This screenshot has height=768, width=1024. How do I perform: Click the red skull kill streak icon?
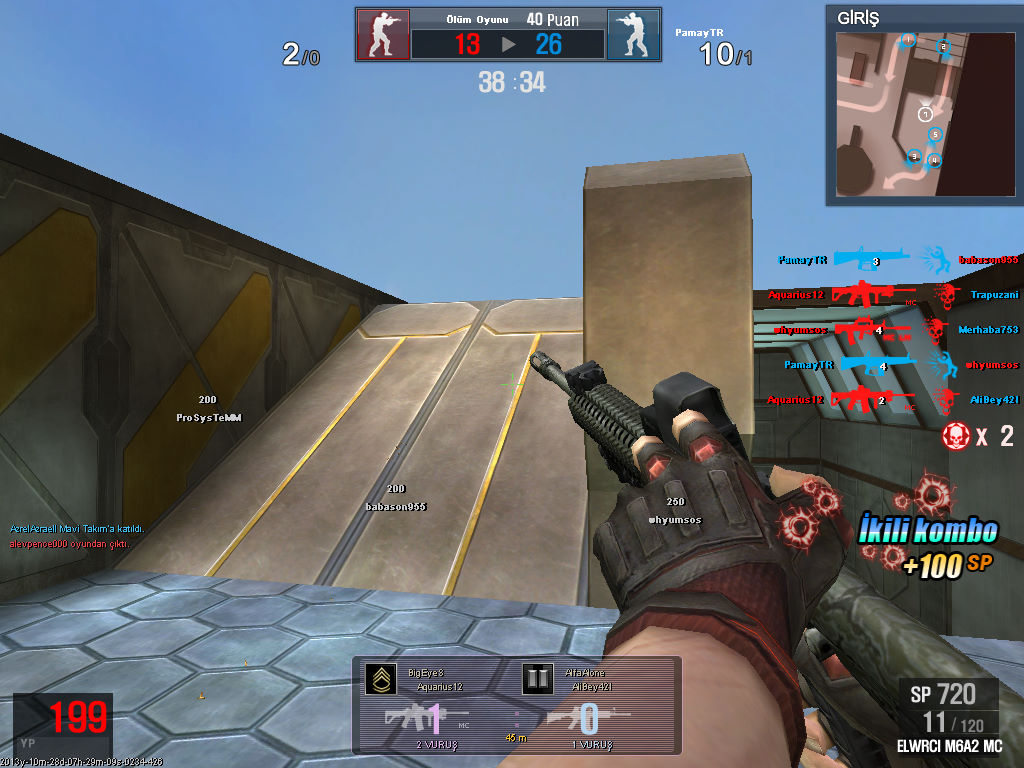pyautogui.click(x=955, y=436)
